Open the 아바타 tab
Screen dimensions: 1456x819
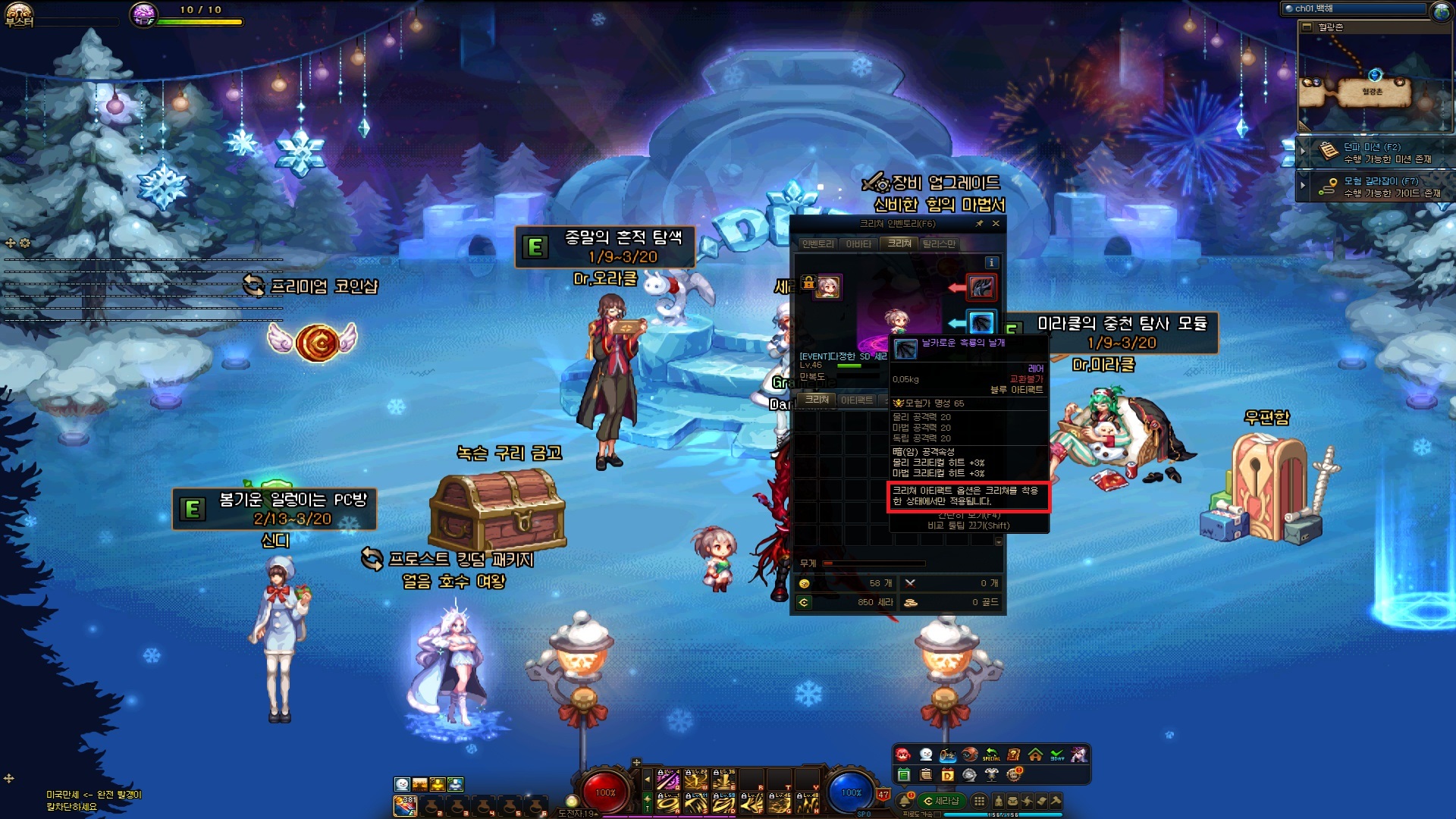[x=858, y=243]
